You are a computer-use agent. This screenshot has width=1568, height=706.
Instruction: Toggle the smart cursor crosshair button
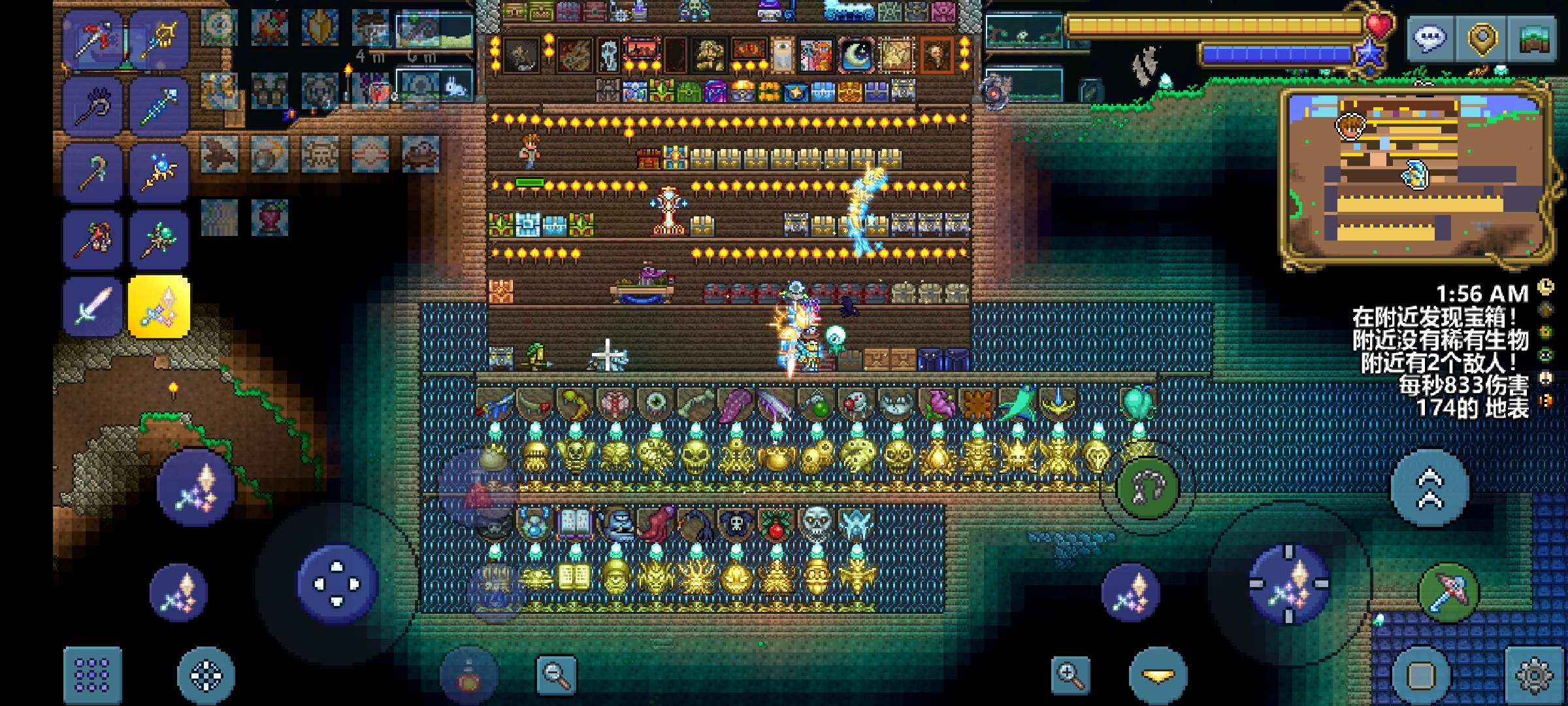206,675
